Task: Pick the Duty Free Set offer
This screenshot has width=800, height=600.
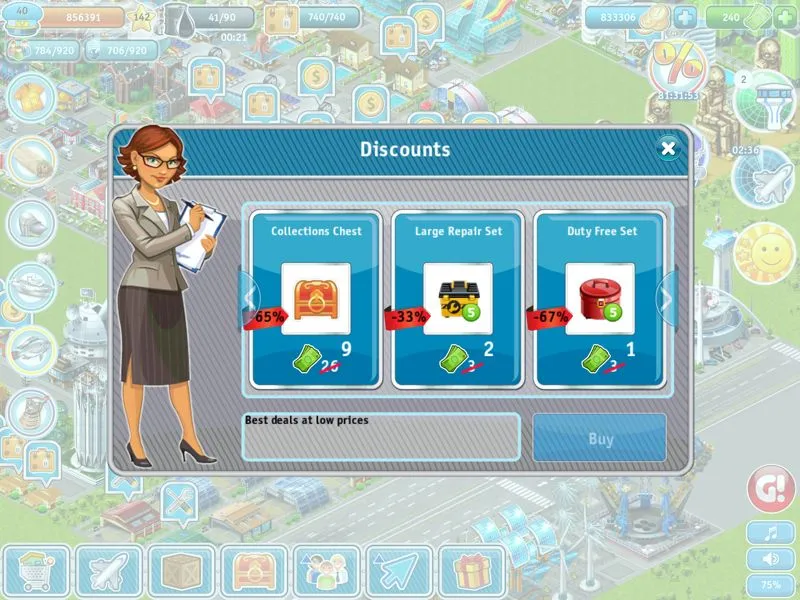Action: [600, 298]
